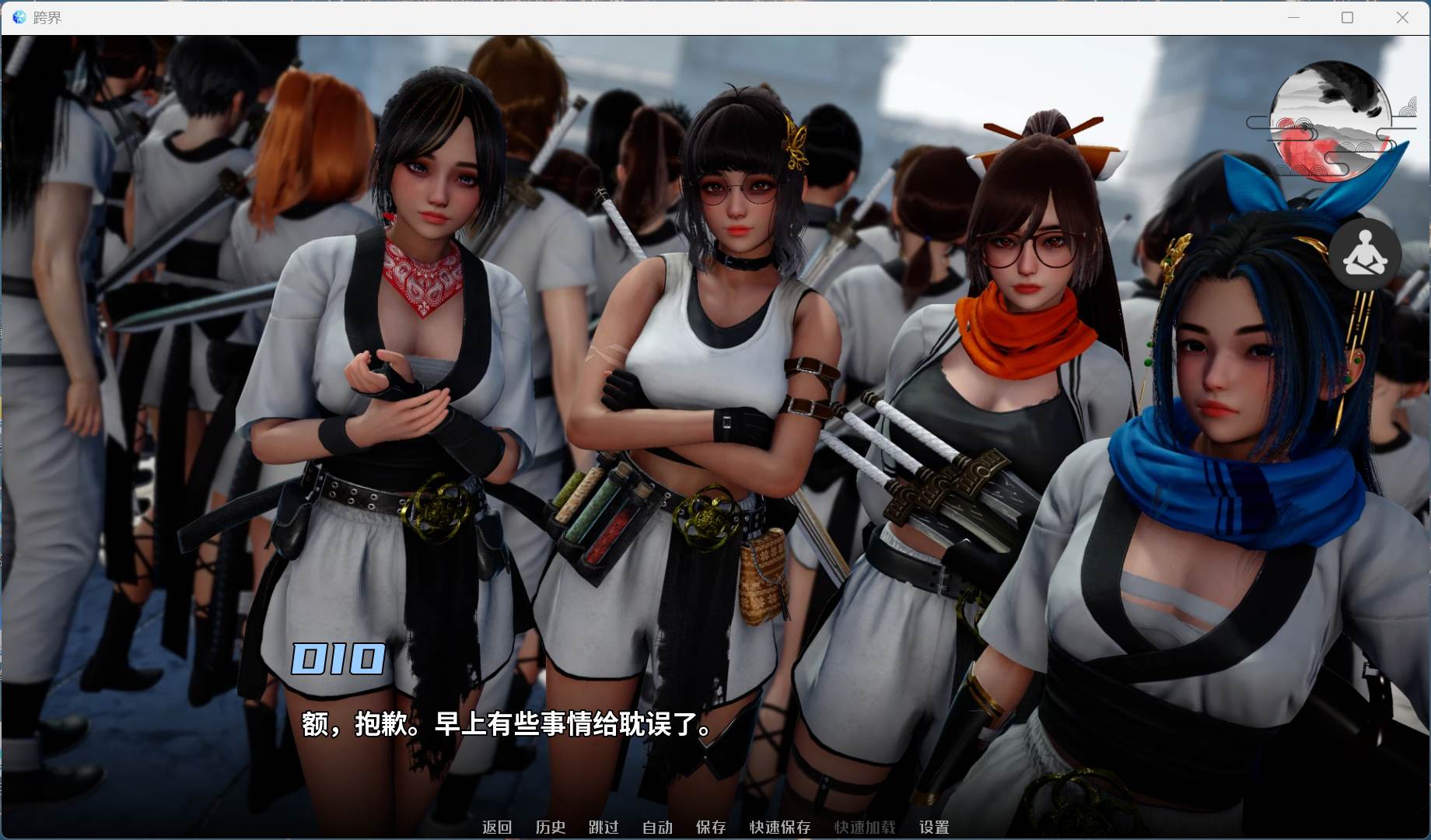Toggle 跳过 skip mode
Screen dimensions: 1431x840
604,828
